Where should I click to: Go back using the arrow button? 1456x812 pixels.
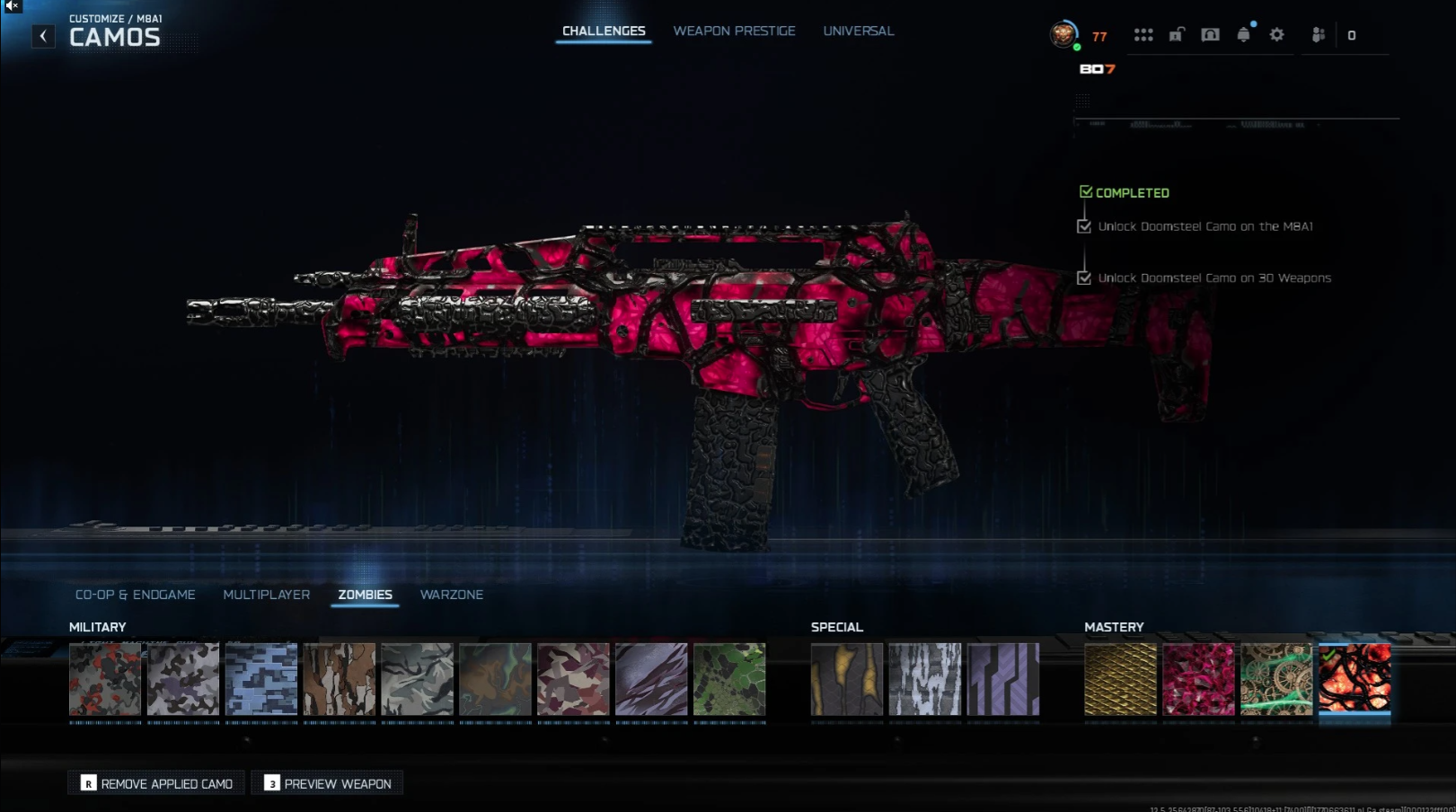[x=43, y=36]
